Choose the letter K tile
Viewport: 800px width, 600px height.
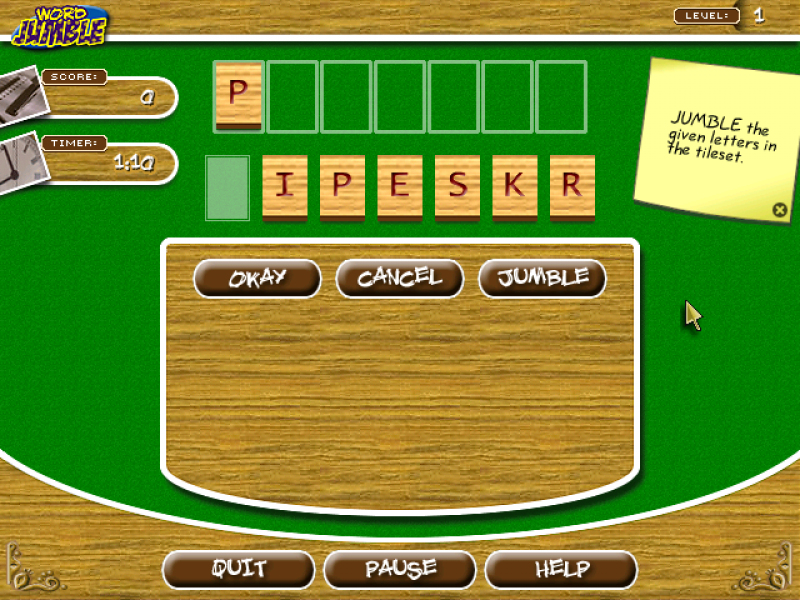click(515, 187)
